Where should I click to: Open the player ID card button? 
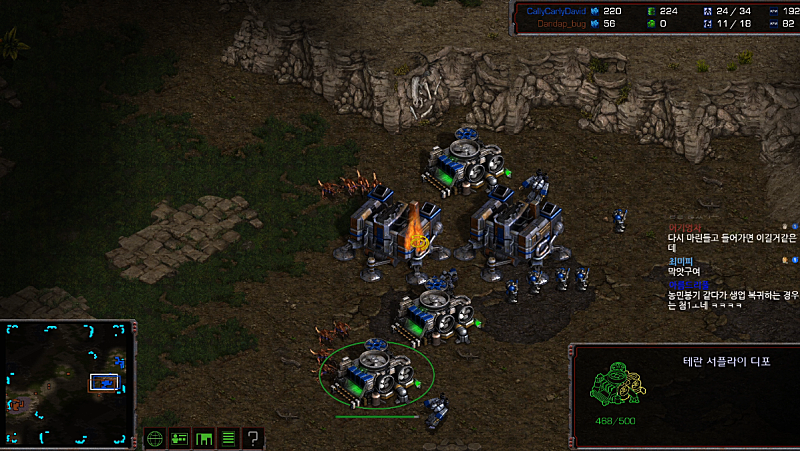(x=180, y=438)
